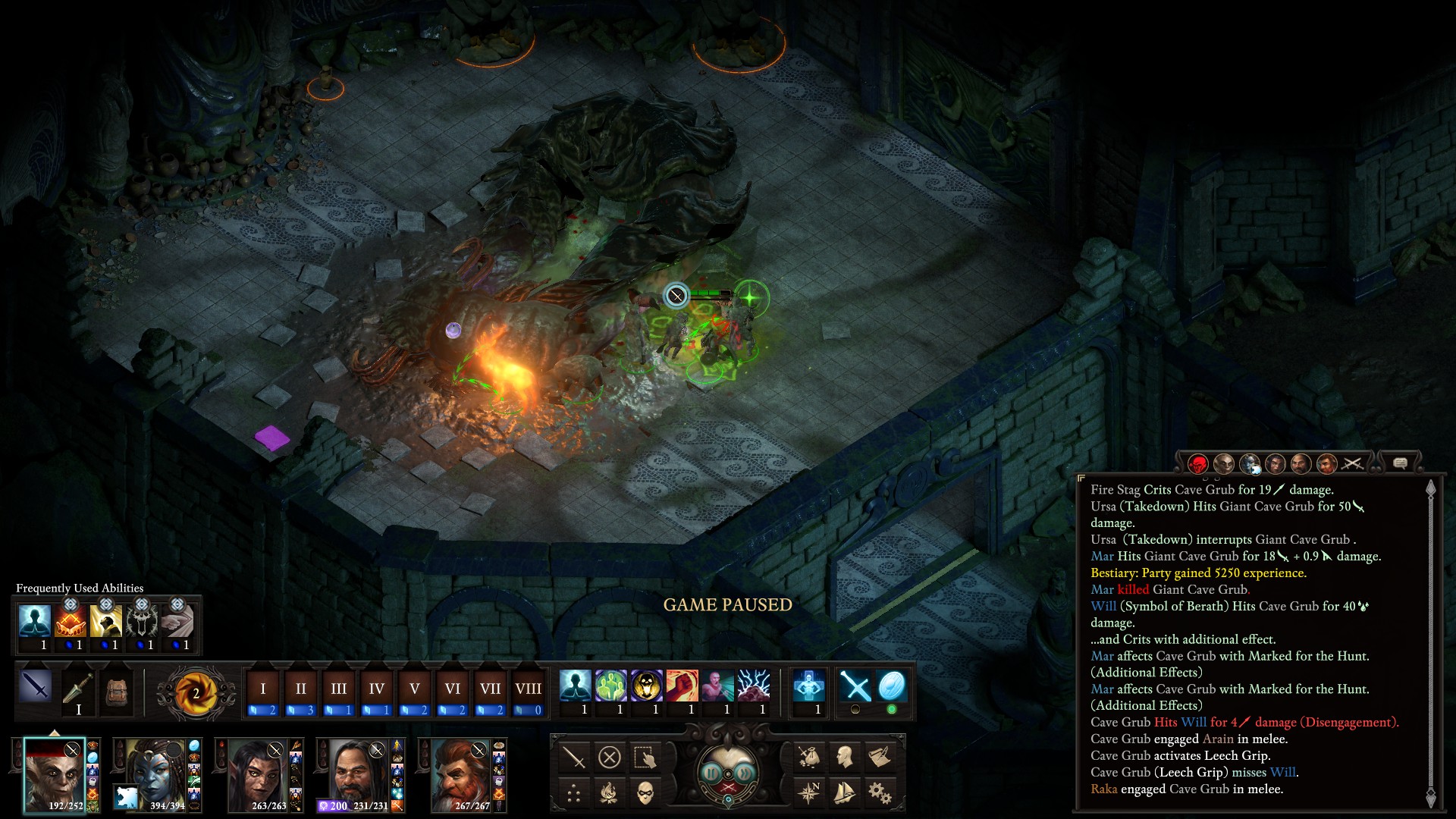The width and height of the screenshot is (1456, 819).
Task: Activate the golden skull ability
Action: (646, 686)
